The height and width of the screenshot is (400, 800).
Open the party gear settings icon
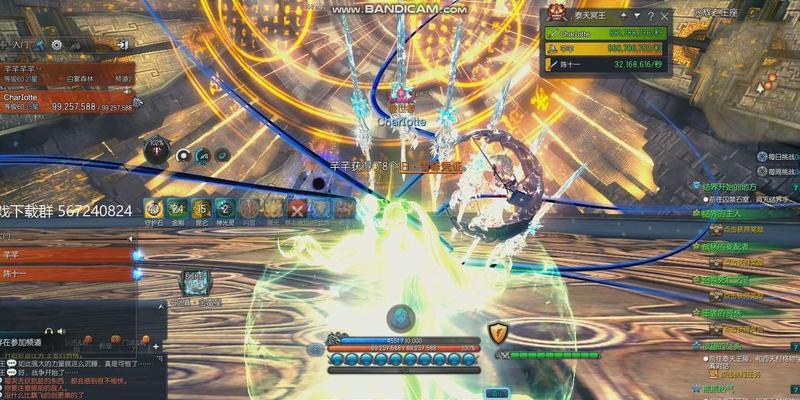click(x=57, y=45)
